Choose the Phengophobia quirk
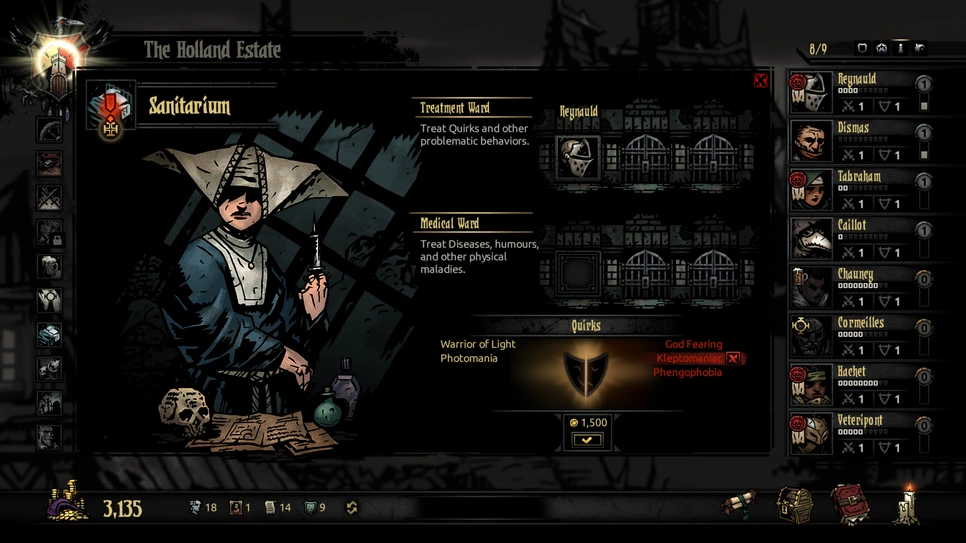The image size is (966, 543). pos(687,372)
